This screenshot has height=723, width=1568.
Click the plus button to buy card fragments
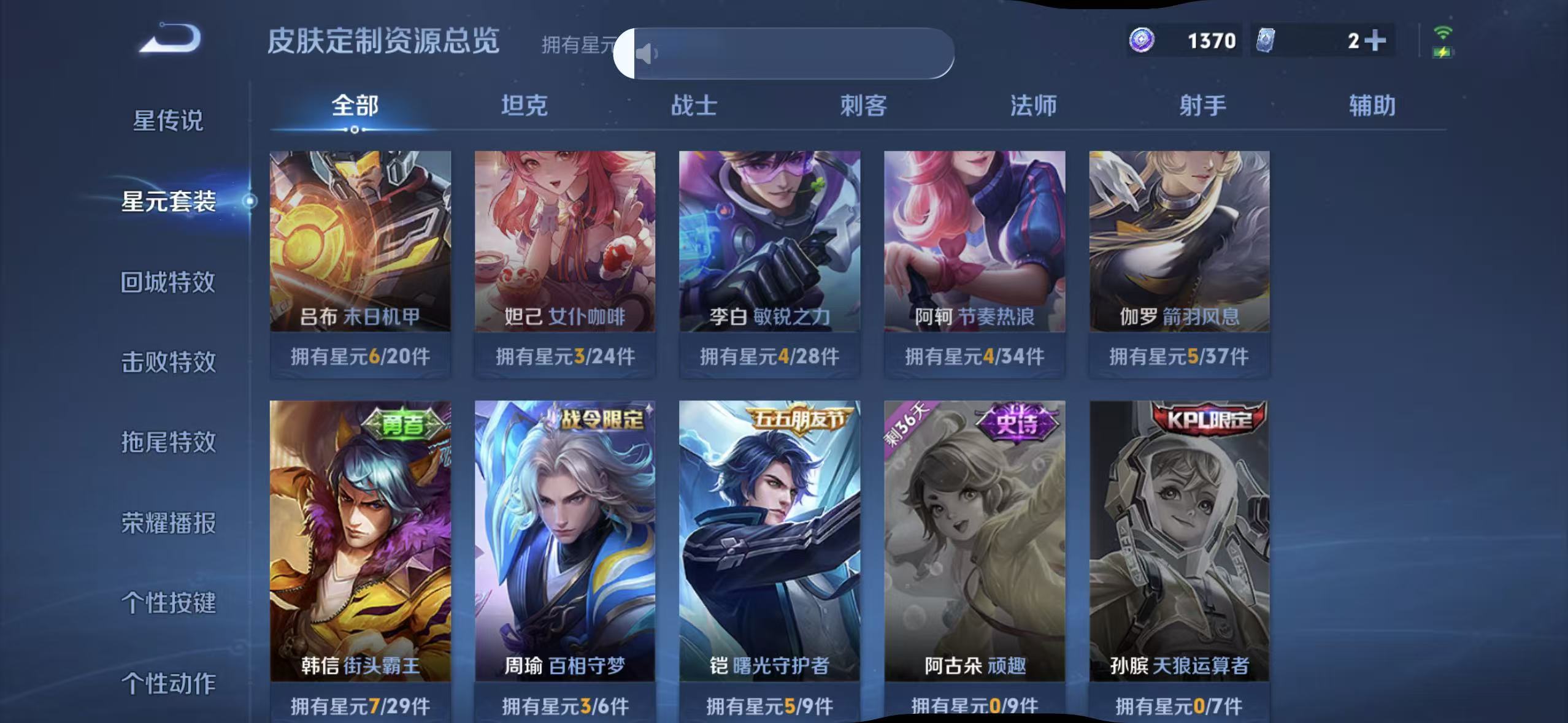click(x=1375, y=40)
